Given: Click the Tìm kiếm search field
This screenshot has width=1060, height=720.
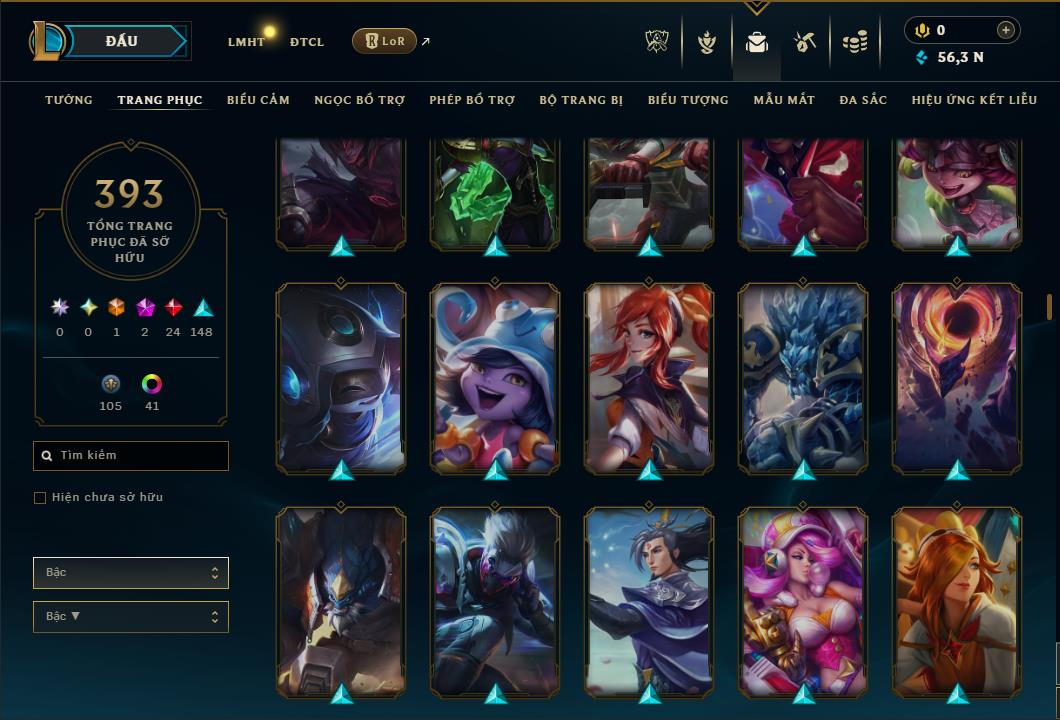Looking at the screenshot, I should click(x=131, y=456).
